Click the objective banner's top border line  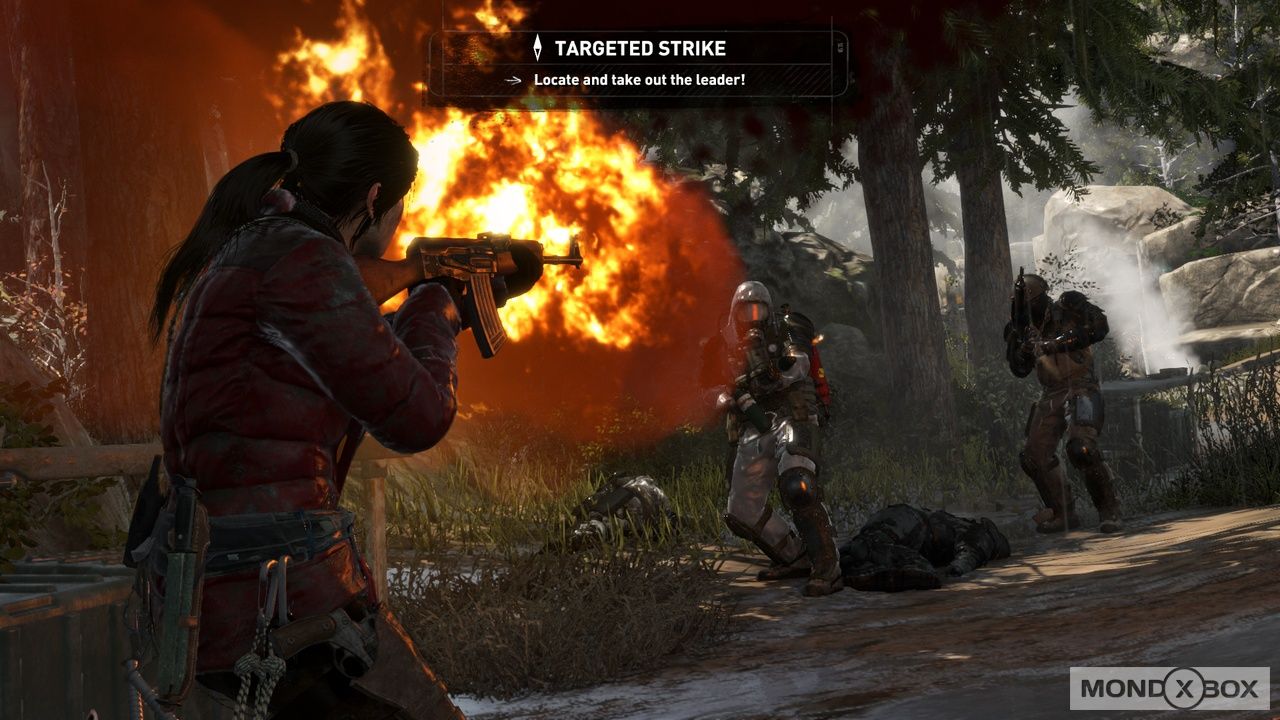640,32
